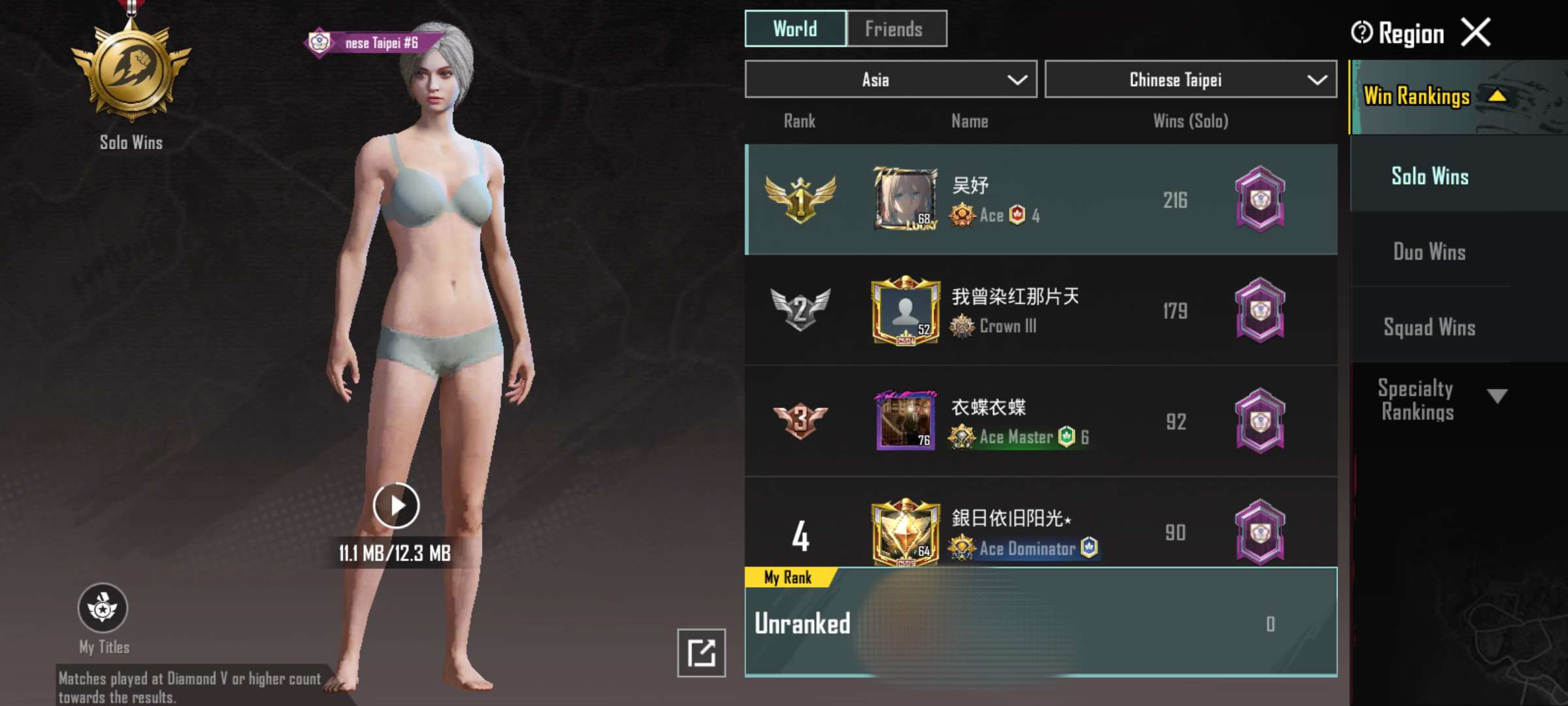The width and height of the screenshot is (1568, 706).
Task: Show the Duo Wins leaderboard
Action: [x=1429, y=252]
